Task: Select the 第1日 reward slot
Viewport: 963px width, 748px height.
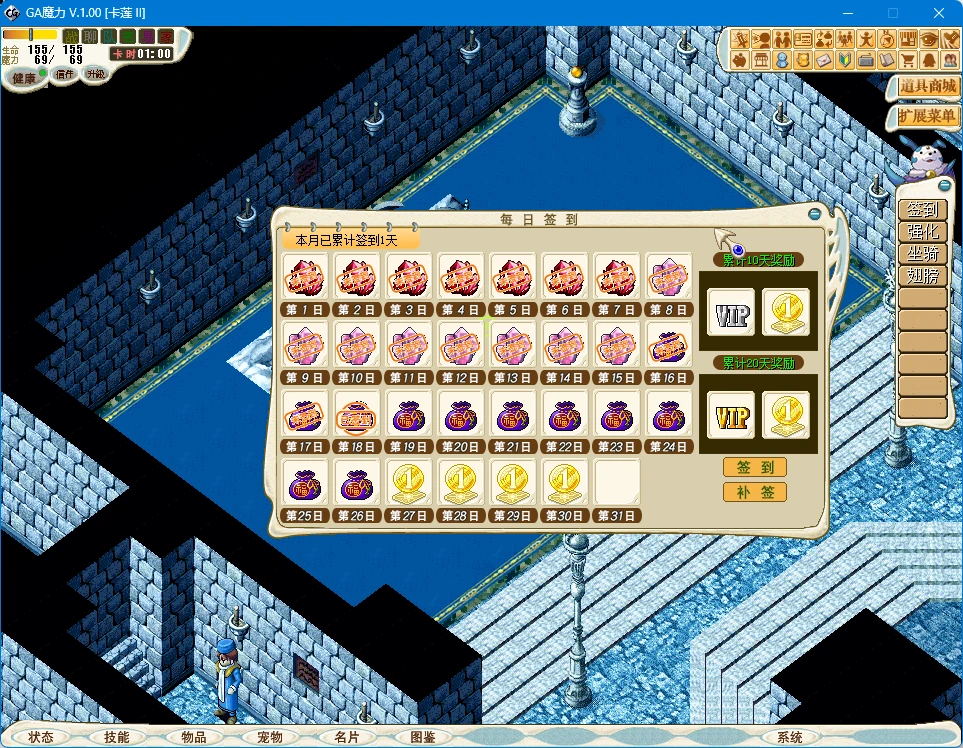Action: (306, 277)
